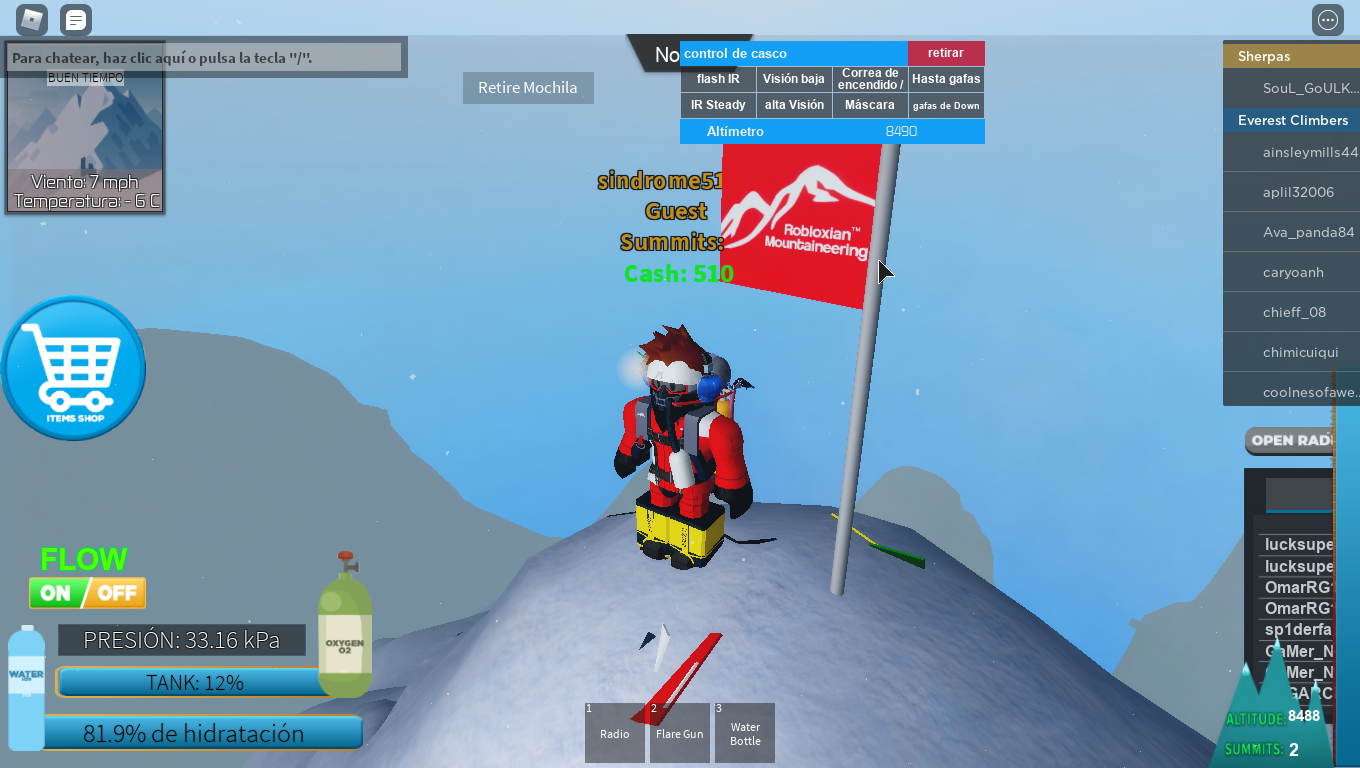Select the Everest Climbers section

[x=1290, y=119]
